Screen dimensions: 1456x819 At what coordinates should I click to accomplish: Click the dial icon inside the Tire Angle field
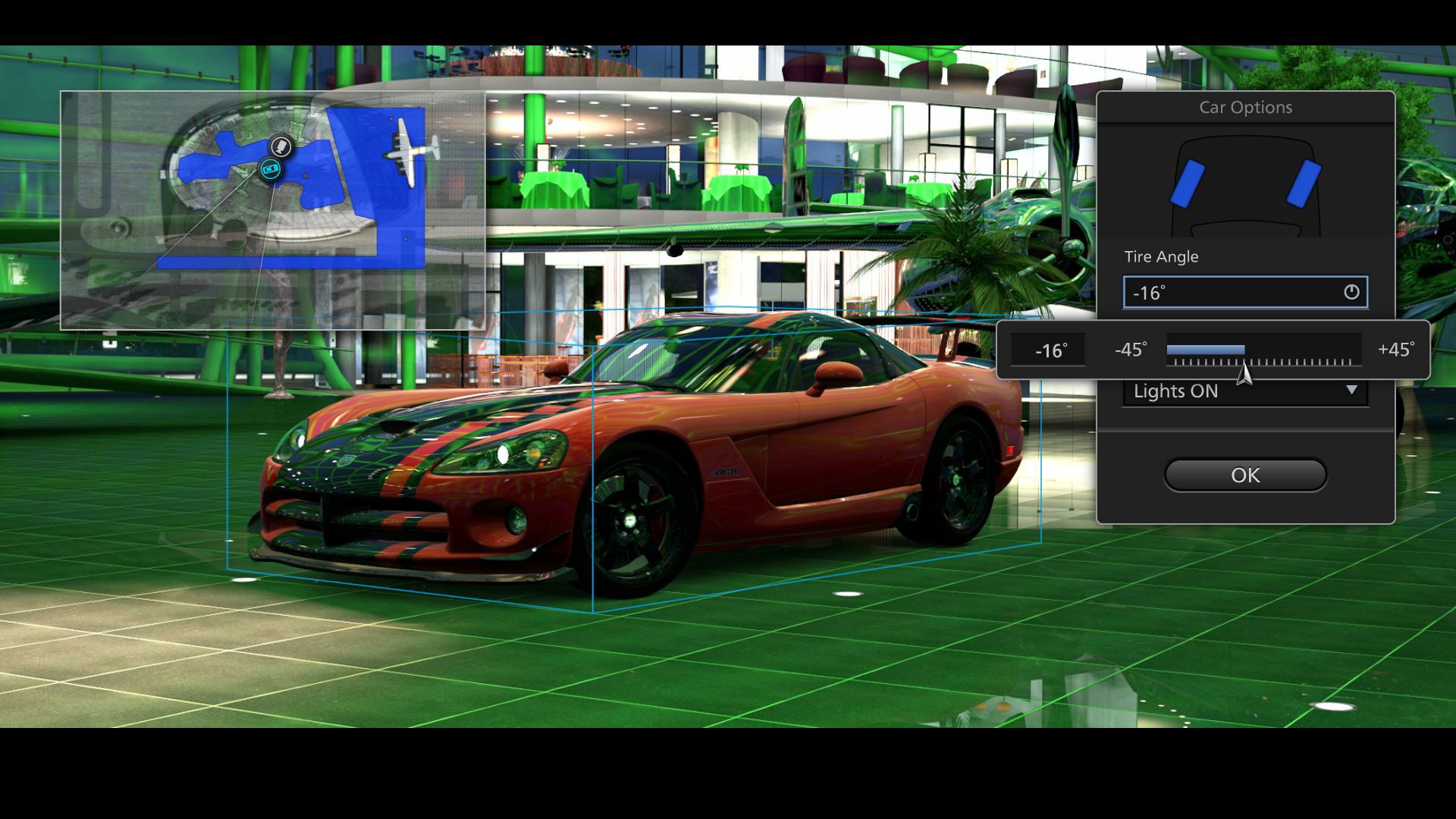1353,292
